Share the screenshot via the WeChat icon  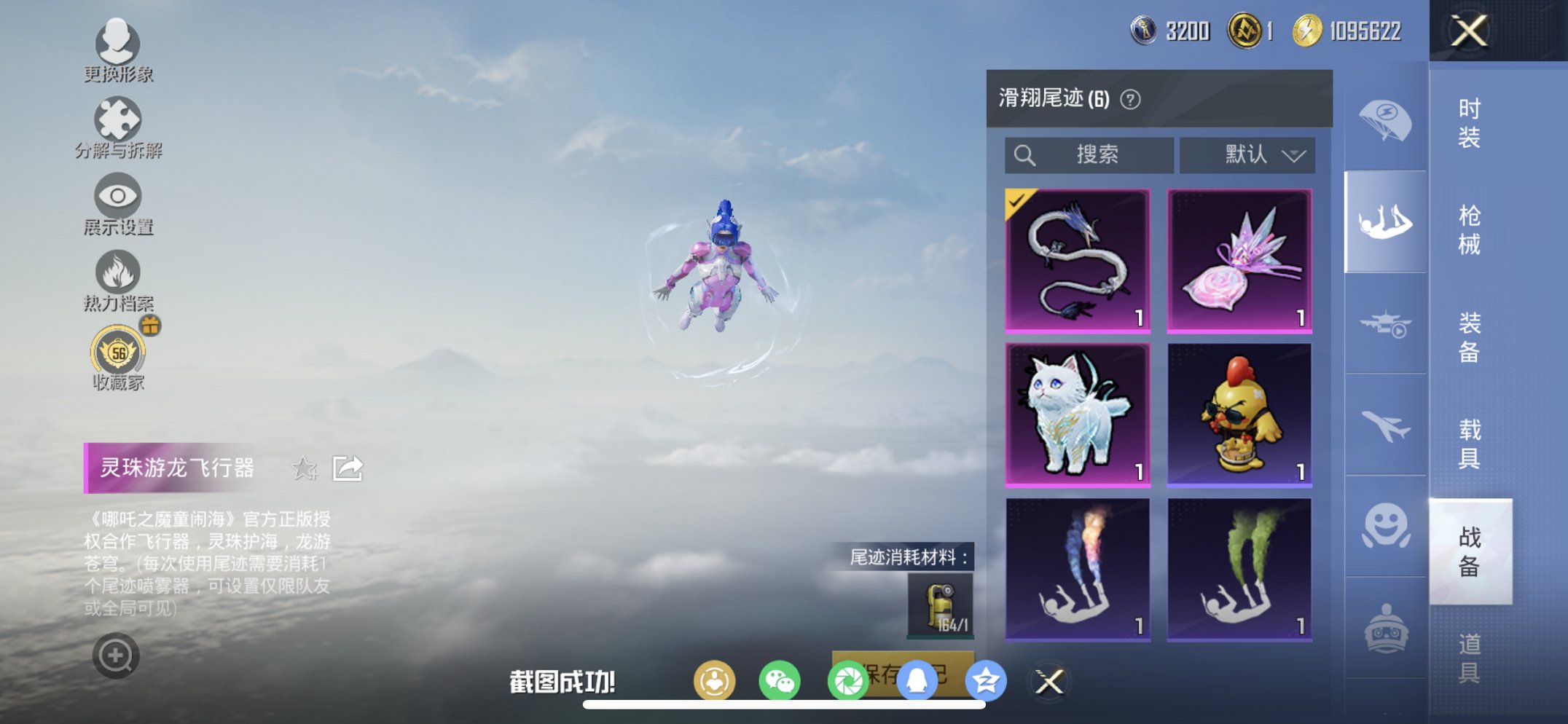(x=780, y=681)
